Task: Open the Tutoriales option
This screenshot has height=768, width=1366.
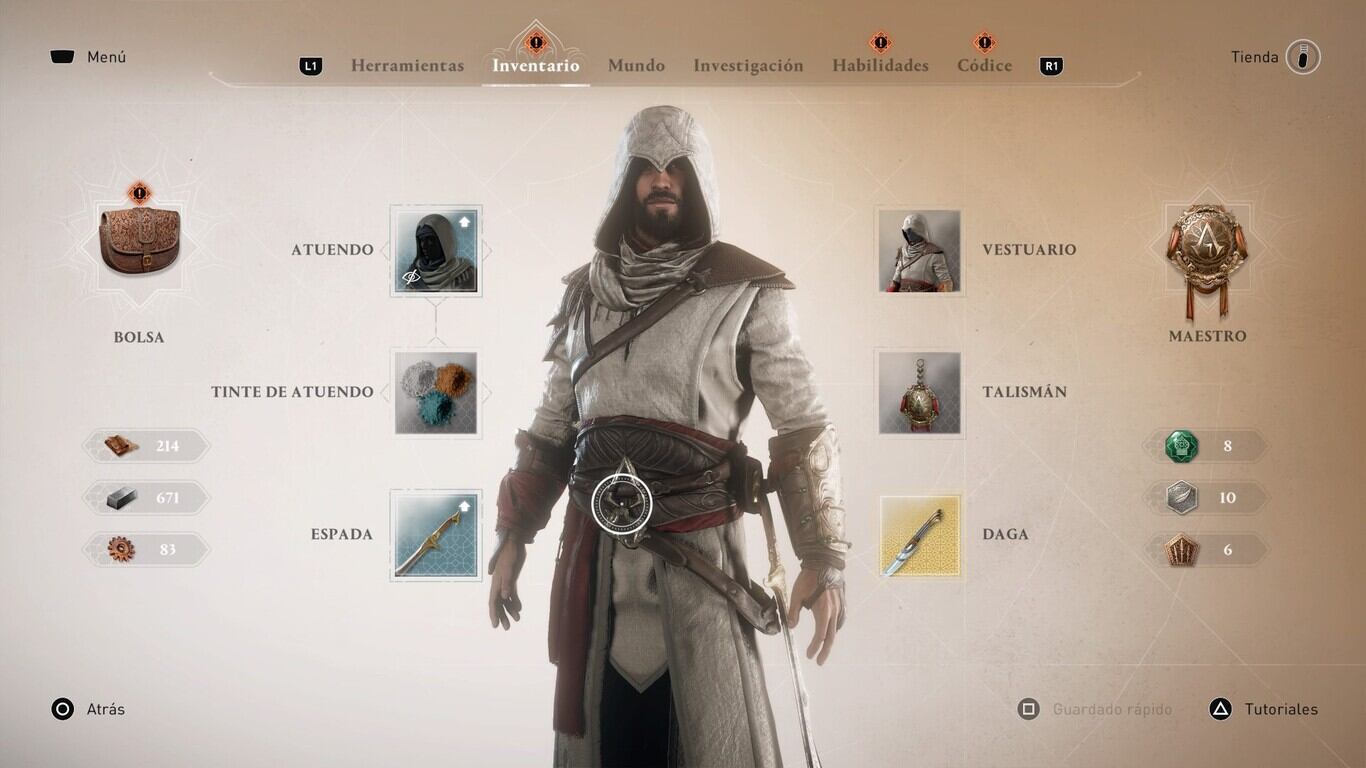Action: point(1264,709)
